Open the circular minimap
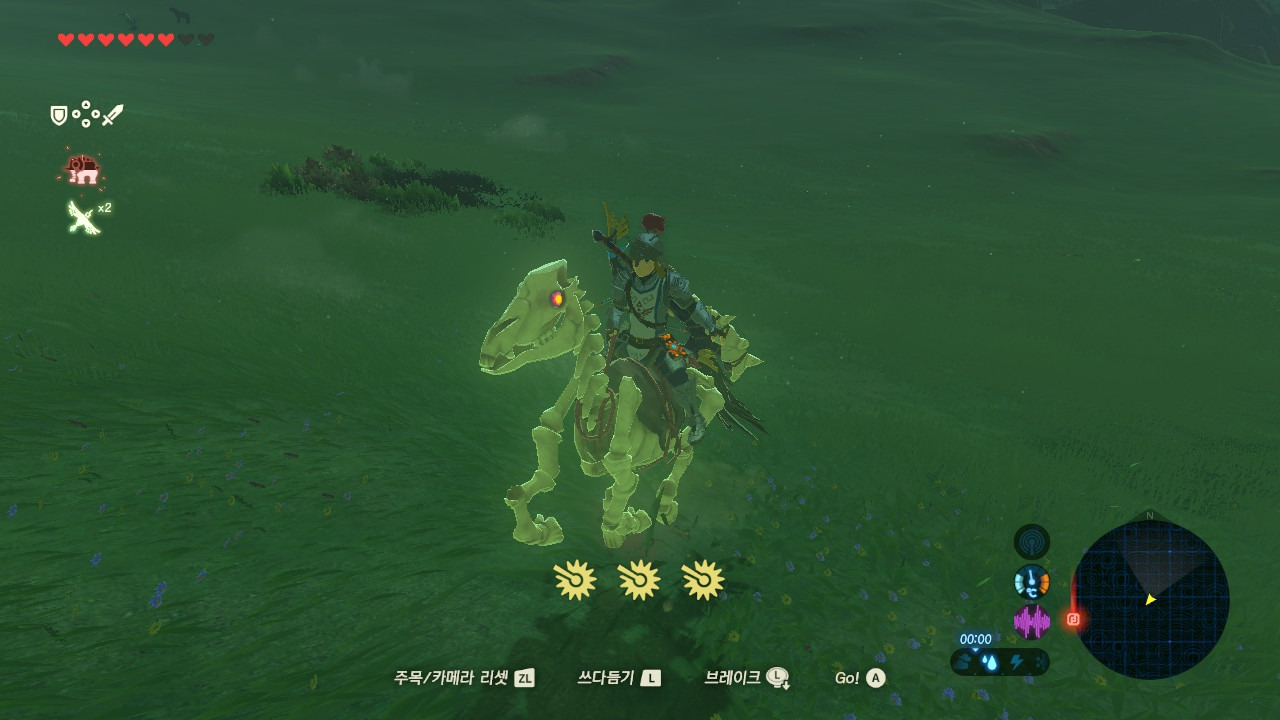 1150,600
